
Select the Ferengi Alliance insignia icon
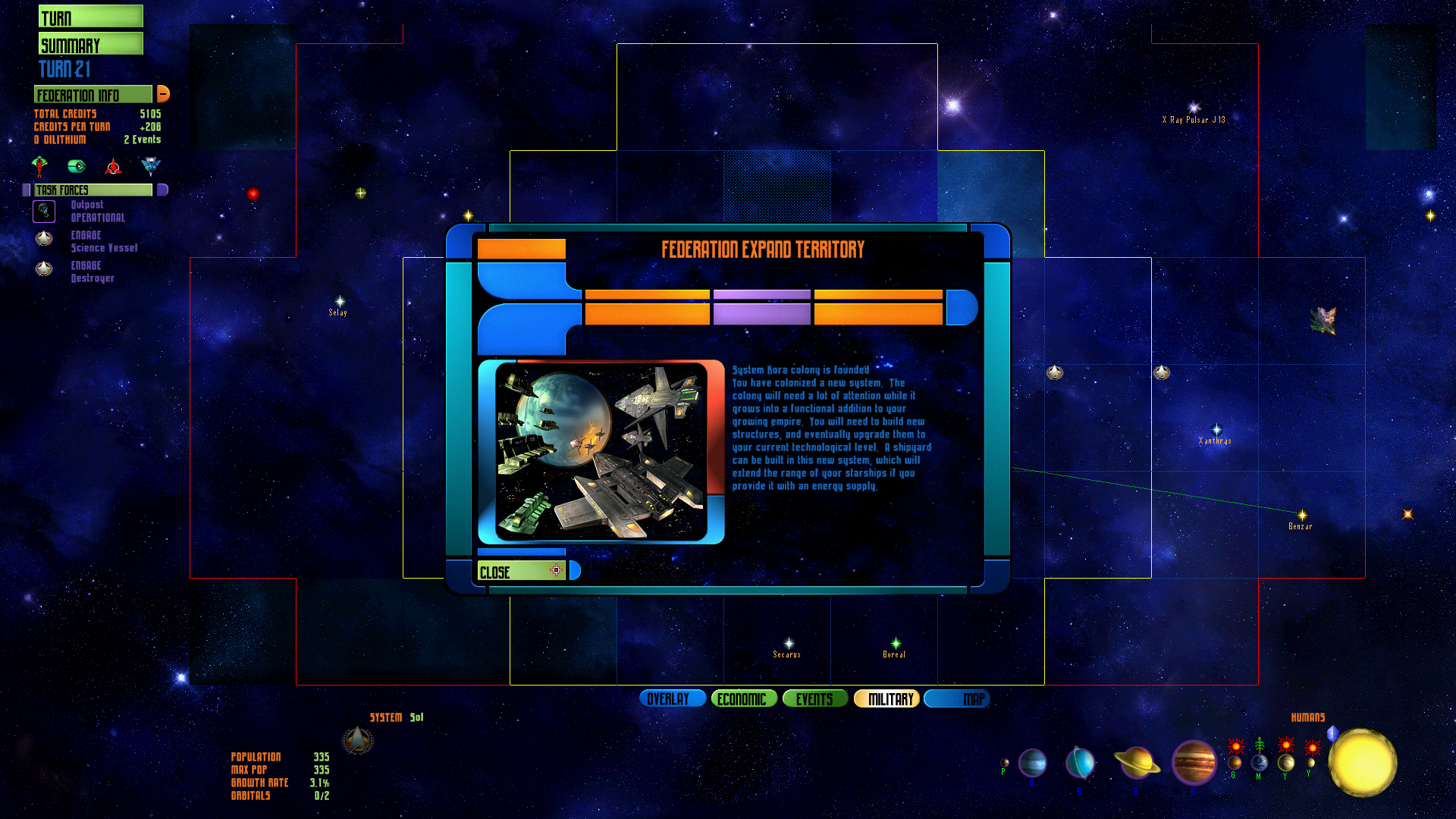pos(76,166)
